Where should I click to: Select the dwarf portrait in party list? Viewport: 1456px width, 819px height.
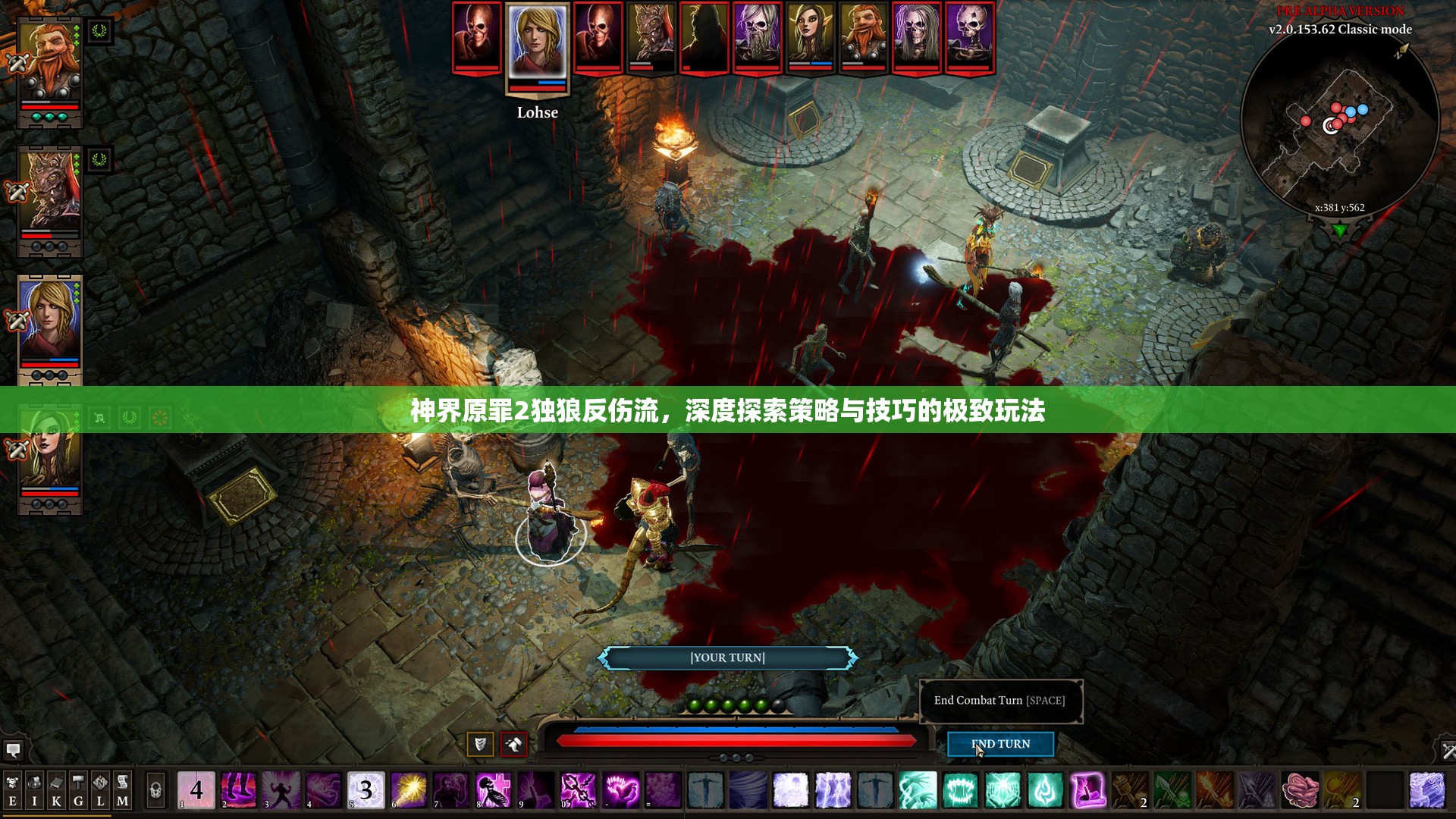click(49, 64)
